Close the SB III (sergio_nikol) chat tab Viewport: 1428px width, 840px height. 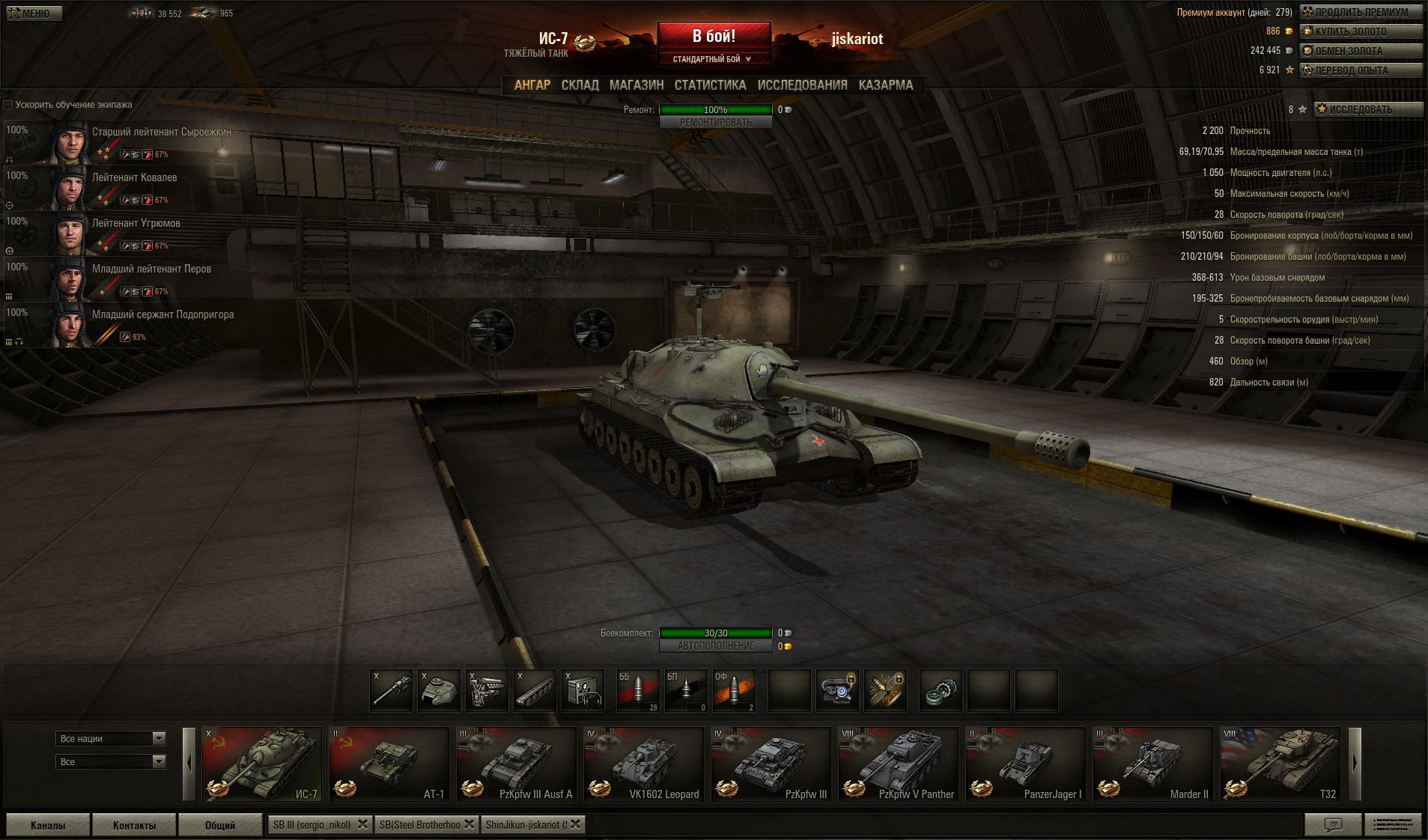(363, 824)
